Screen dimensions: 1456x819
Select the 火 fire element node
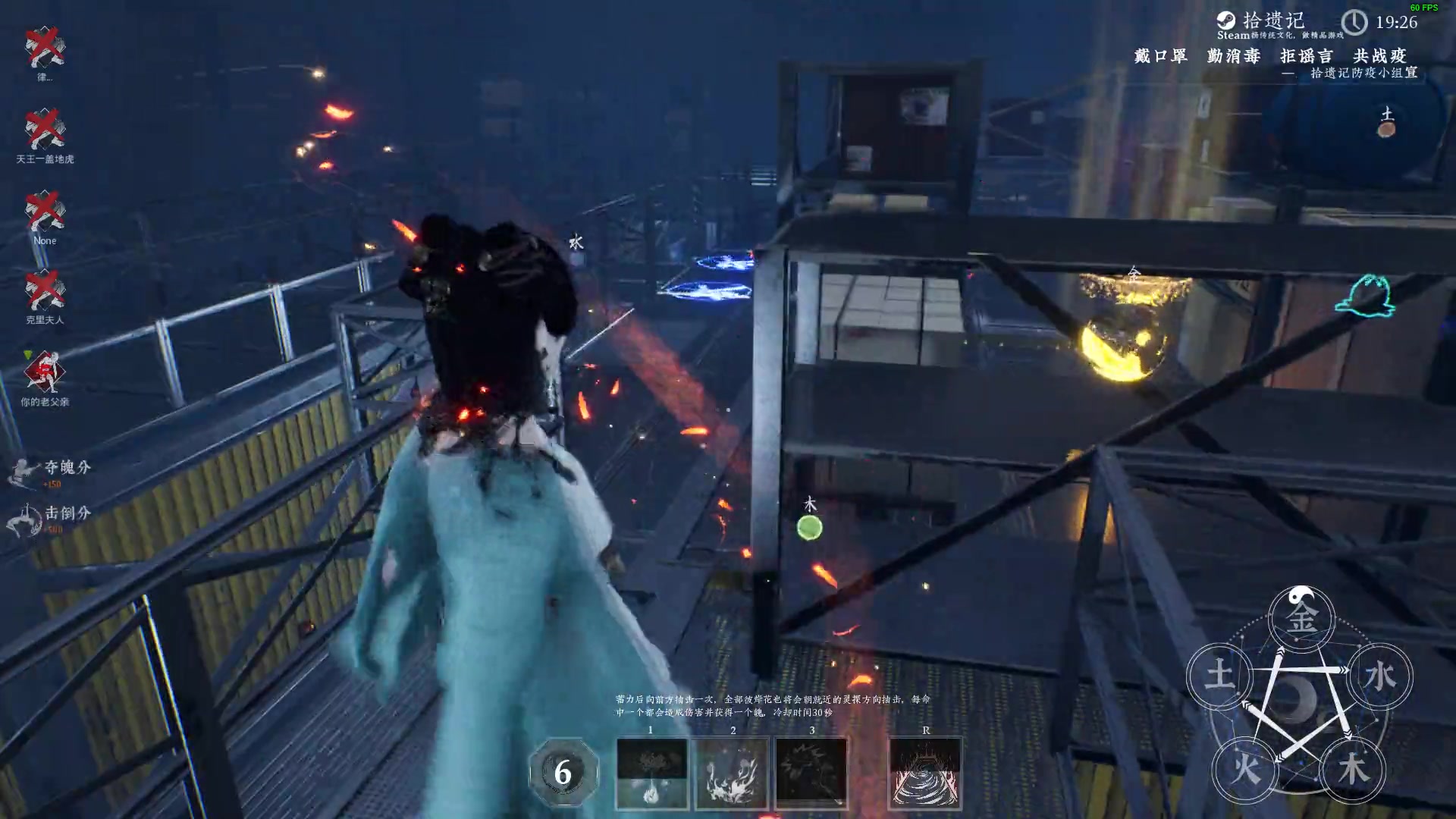click(1246, 769)
